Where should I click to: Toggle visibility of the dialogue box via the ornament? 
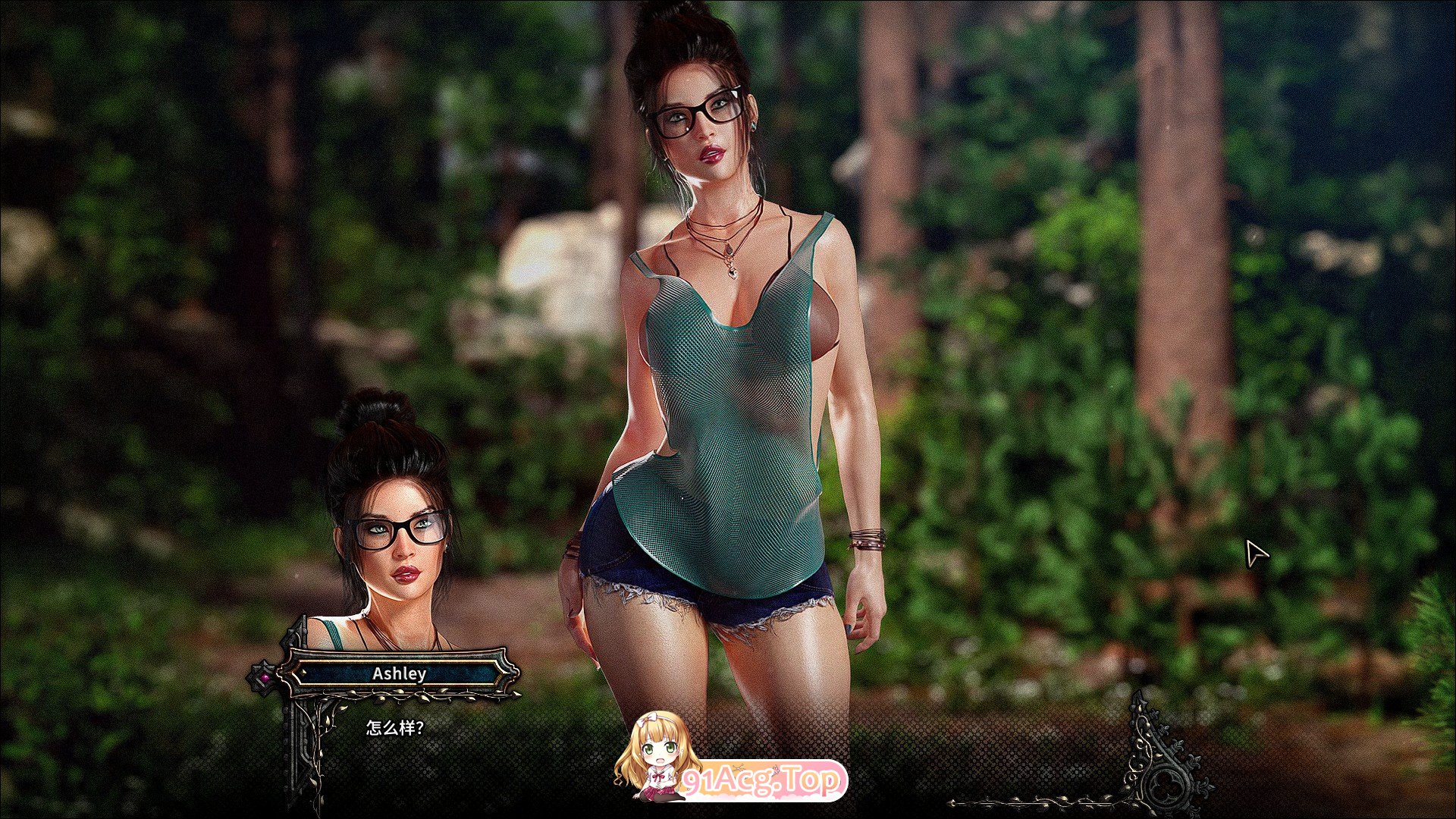point(265,676)
